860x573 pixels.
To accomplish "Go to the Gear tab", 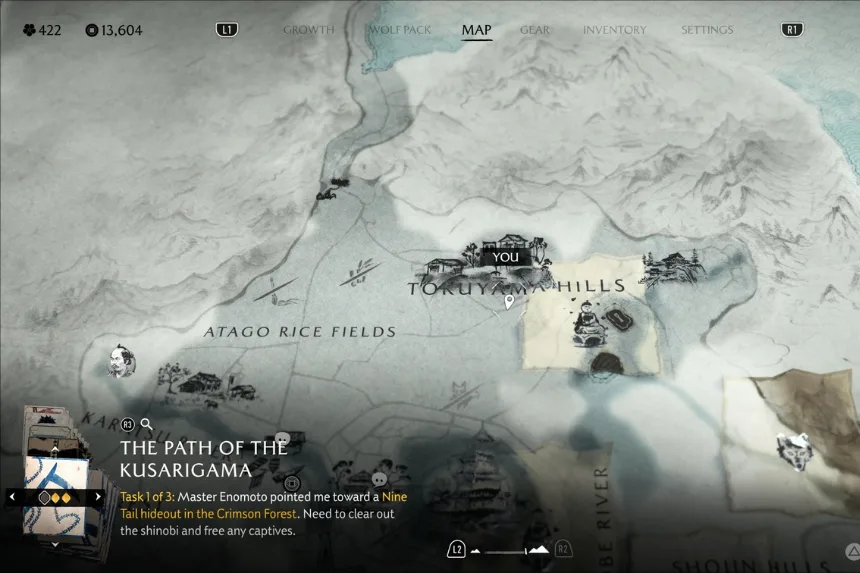I will 534,30.
